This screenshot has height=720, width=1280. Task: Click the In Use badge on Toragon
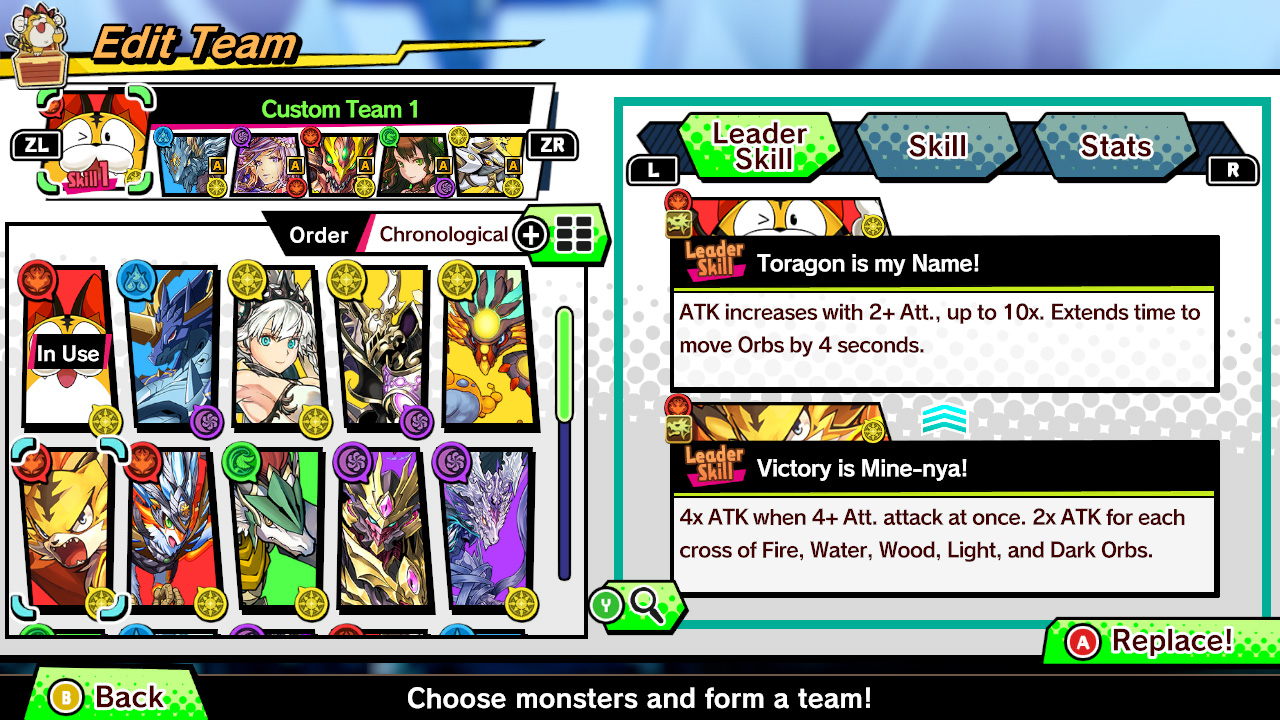pos(67,353)
